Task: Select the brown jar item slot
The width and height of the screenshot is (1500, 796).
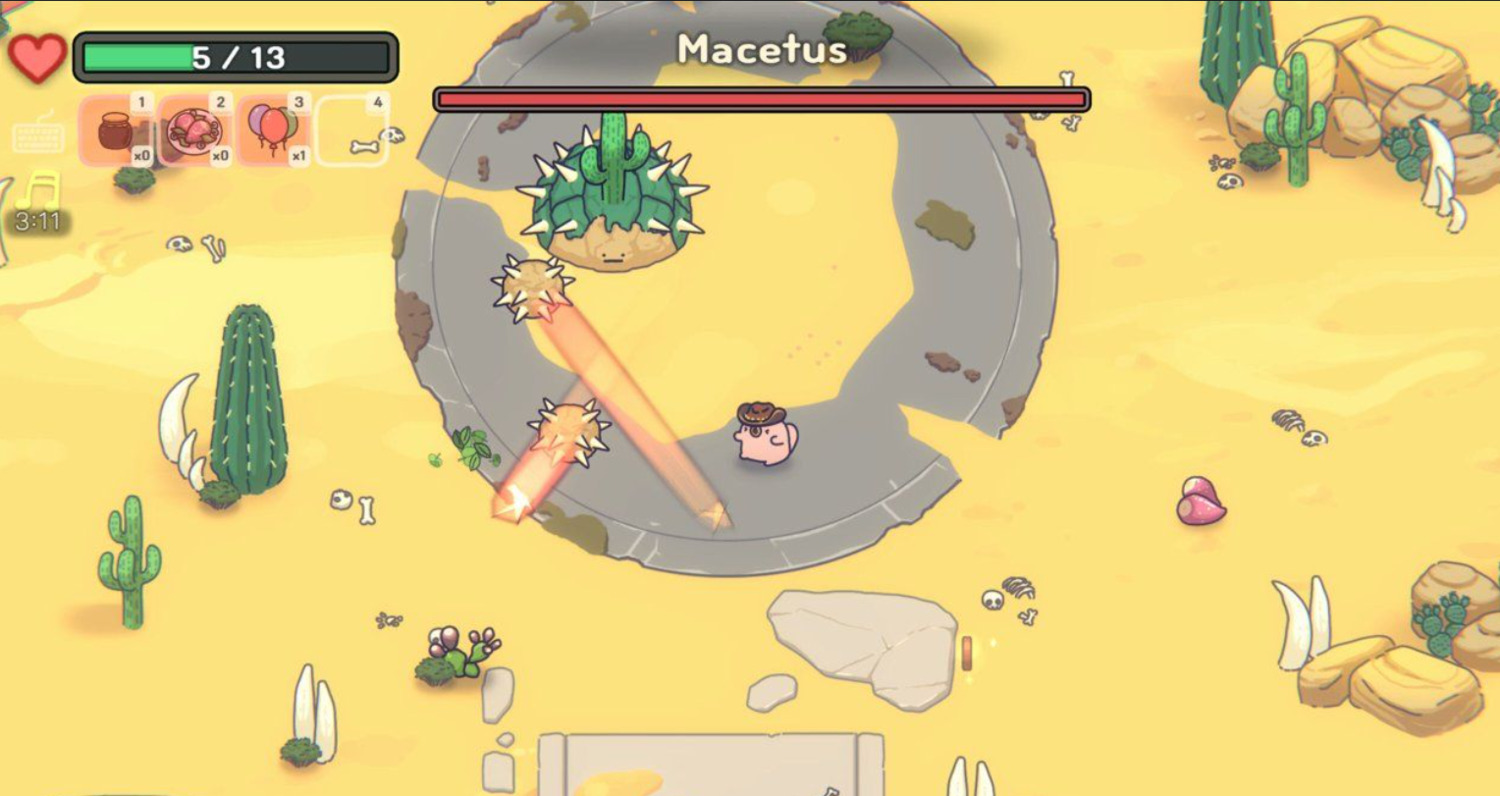Action: pyautogui.click(x=117, y=131)
